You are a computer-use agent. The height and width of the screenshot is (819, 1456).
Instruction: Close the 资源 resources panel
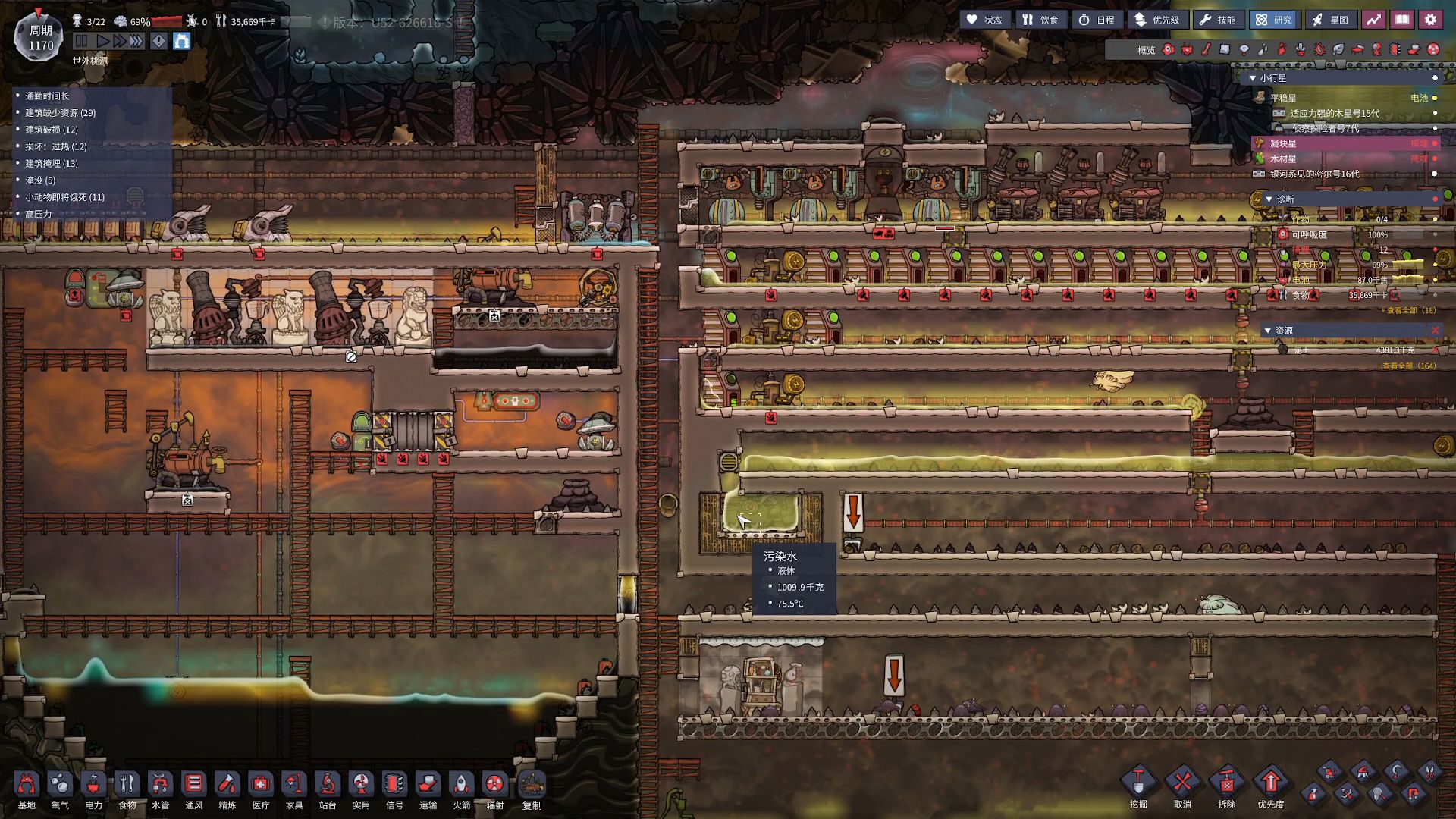(1435, 330)
